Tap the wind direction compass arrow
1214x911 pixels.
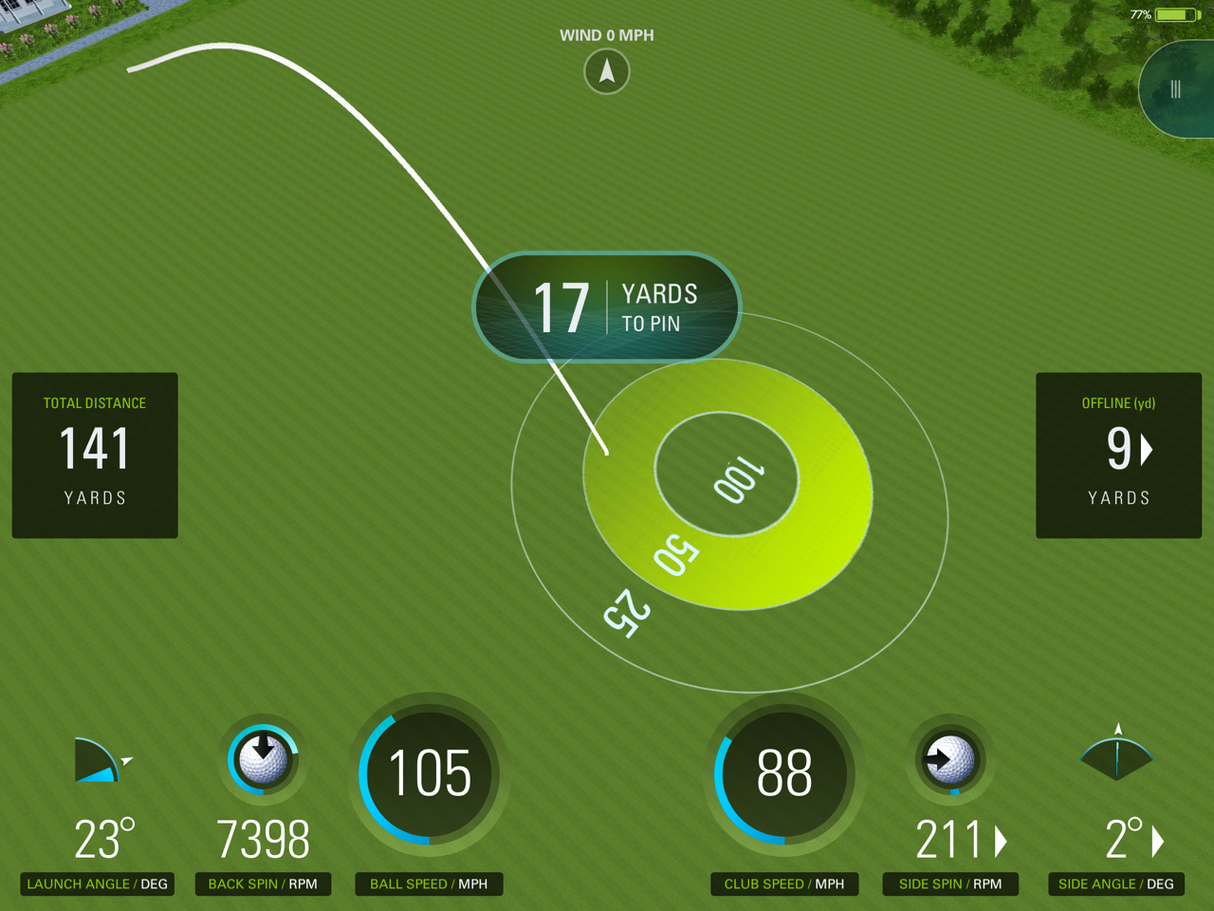(x=607, y=72)
